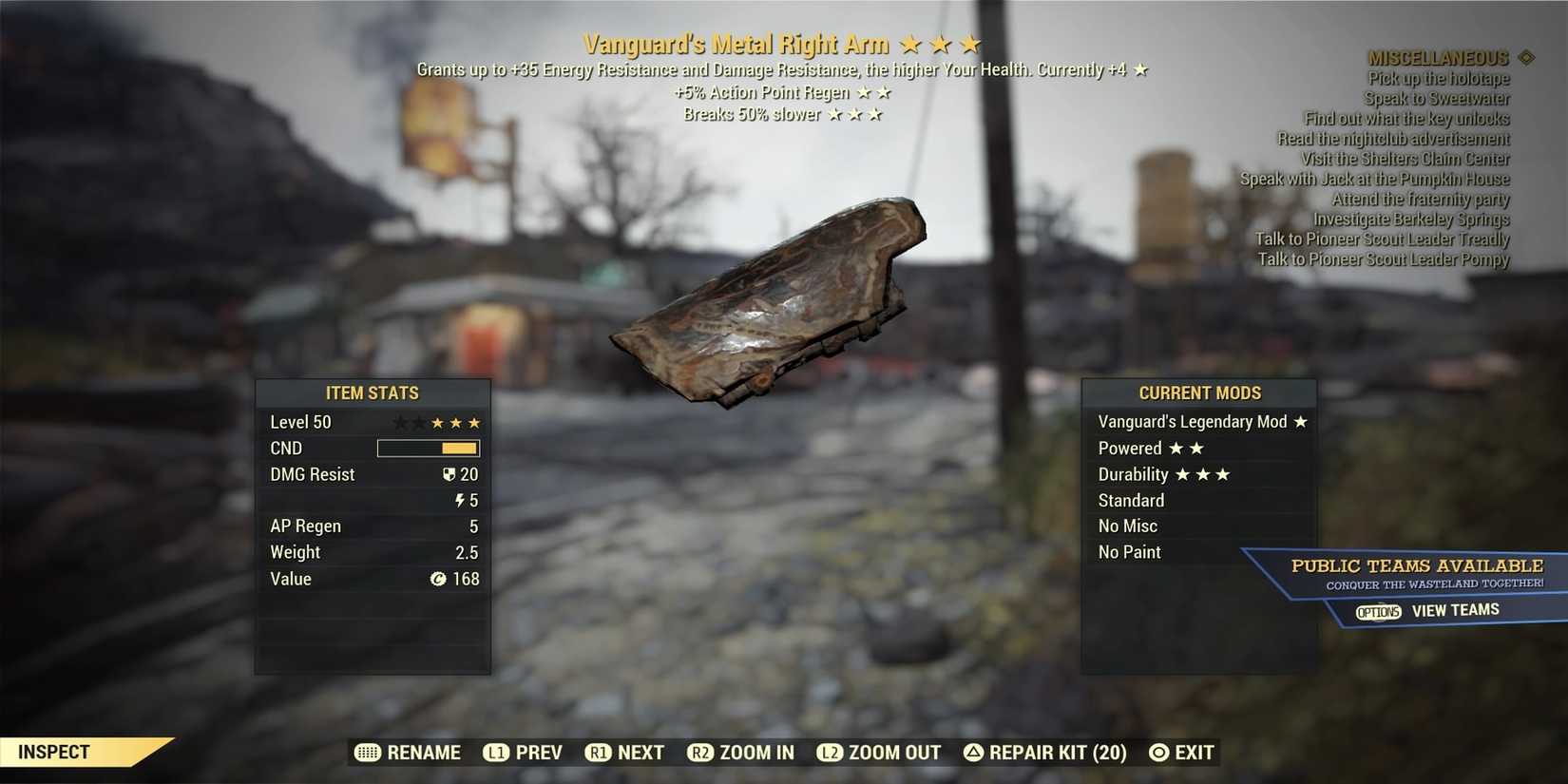Viewport: 1568px width, 784px height.
Task: Switch to the INSPECT tab
Action: point(52,752)
